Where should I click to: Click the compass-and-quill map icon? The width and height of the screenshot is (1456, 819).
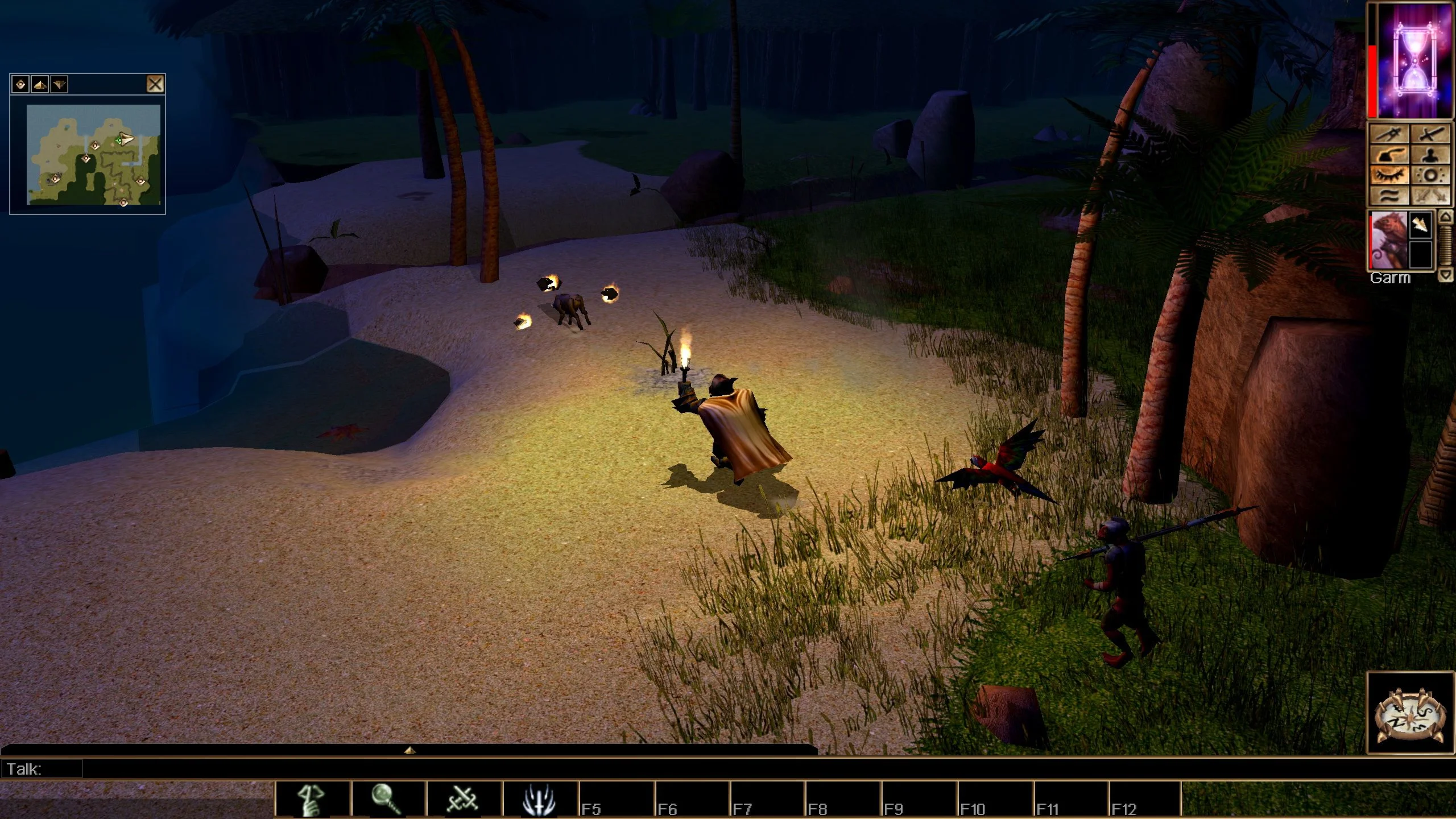pos(1389,134)
